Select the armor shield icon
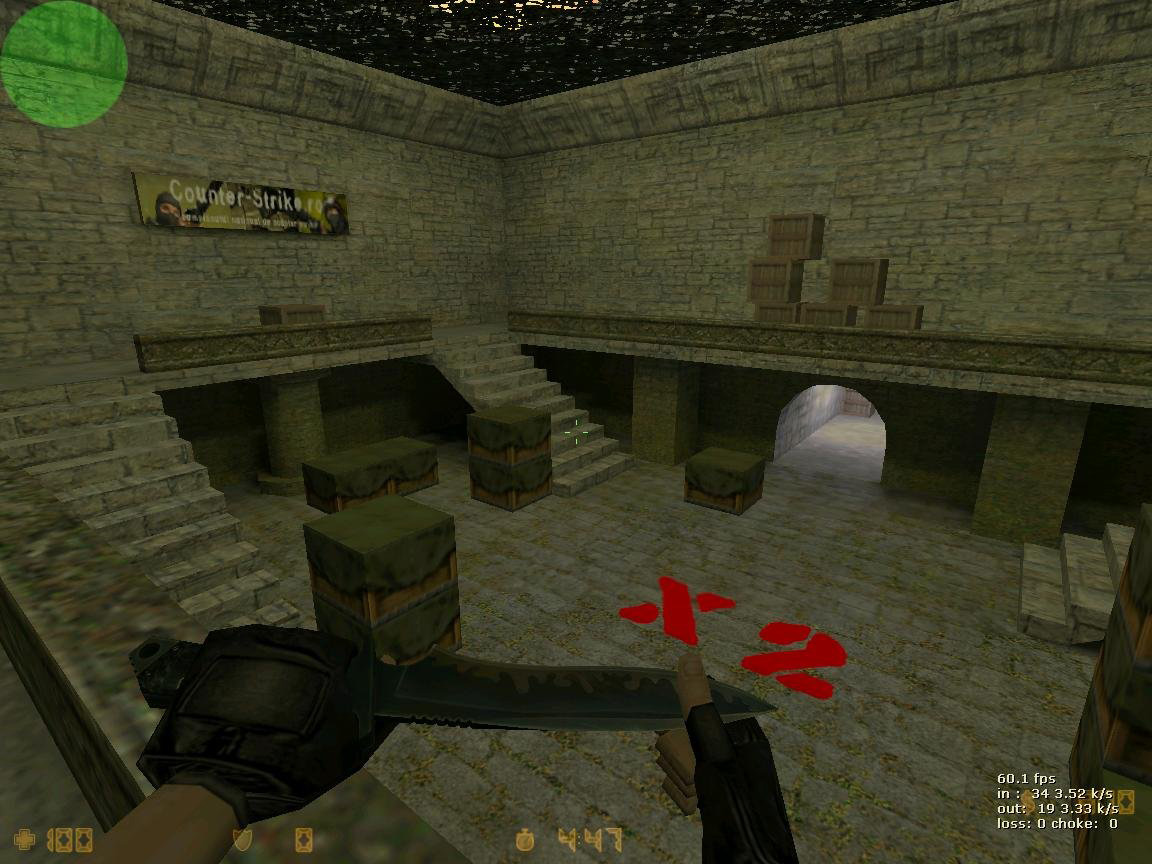The height and width of the screenshot is (864, 1152). [241, 839]
